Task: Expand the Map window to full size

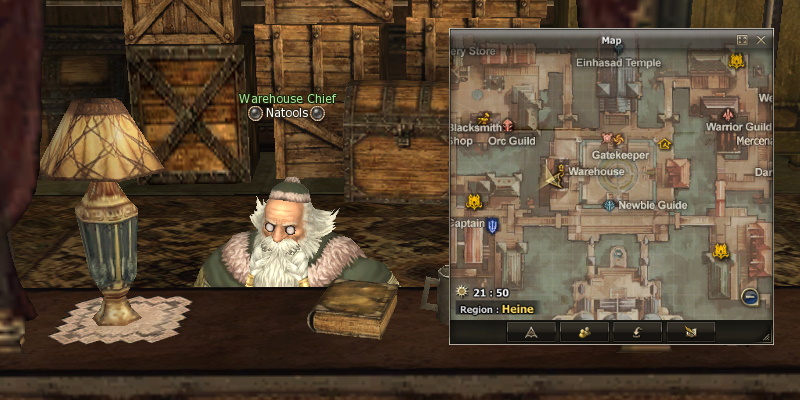Action: [x=742, y=40]
